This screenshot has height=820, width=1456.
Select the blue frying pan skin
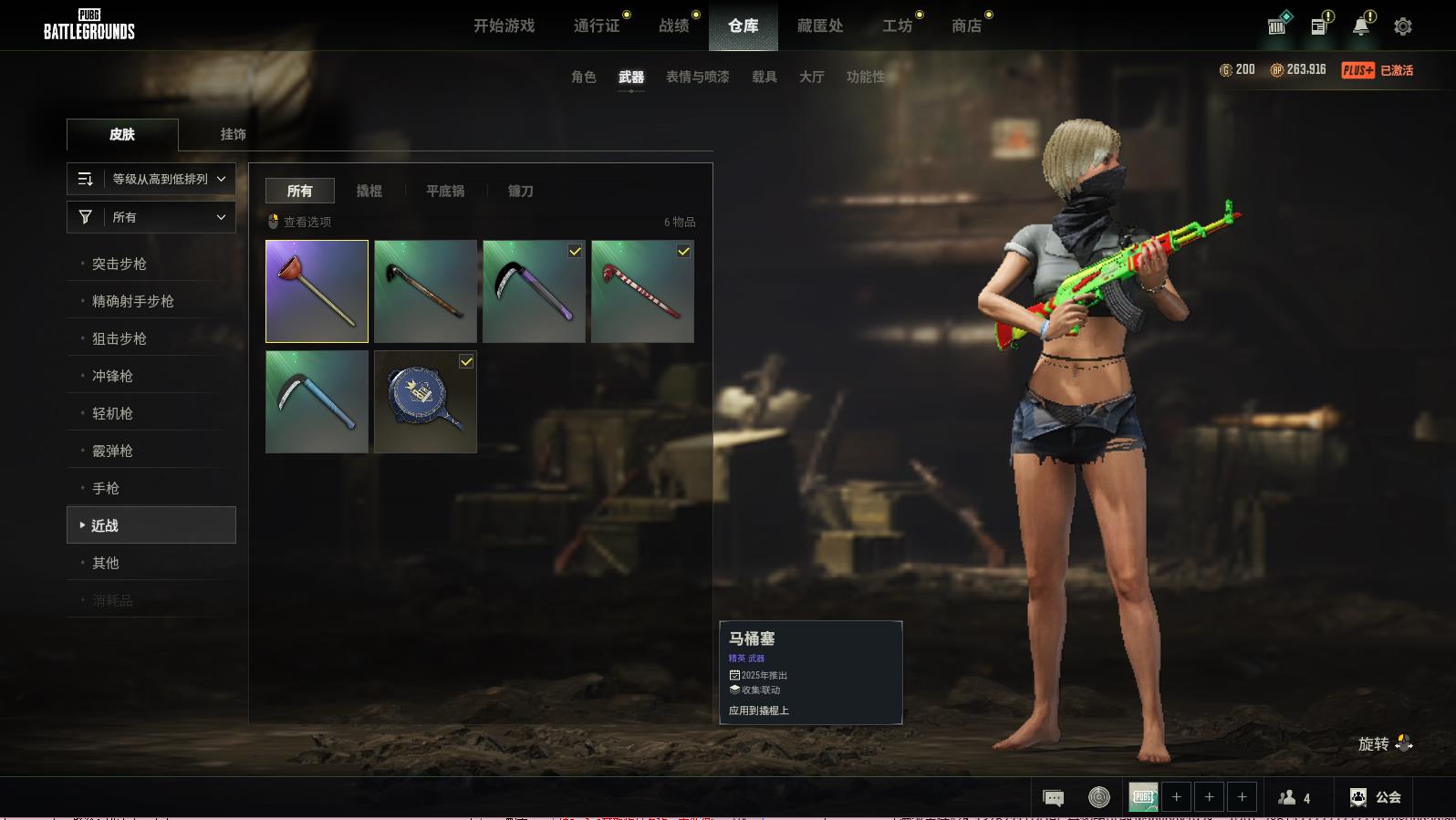pyautogui.click(x=425, y=401)
